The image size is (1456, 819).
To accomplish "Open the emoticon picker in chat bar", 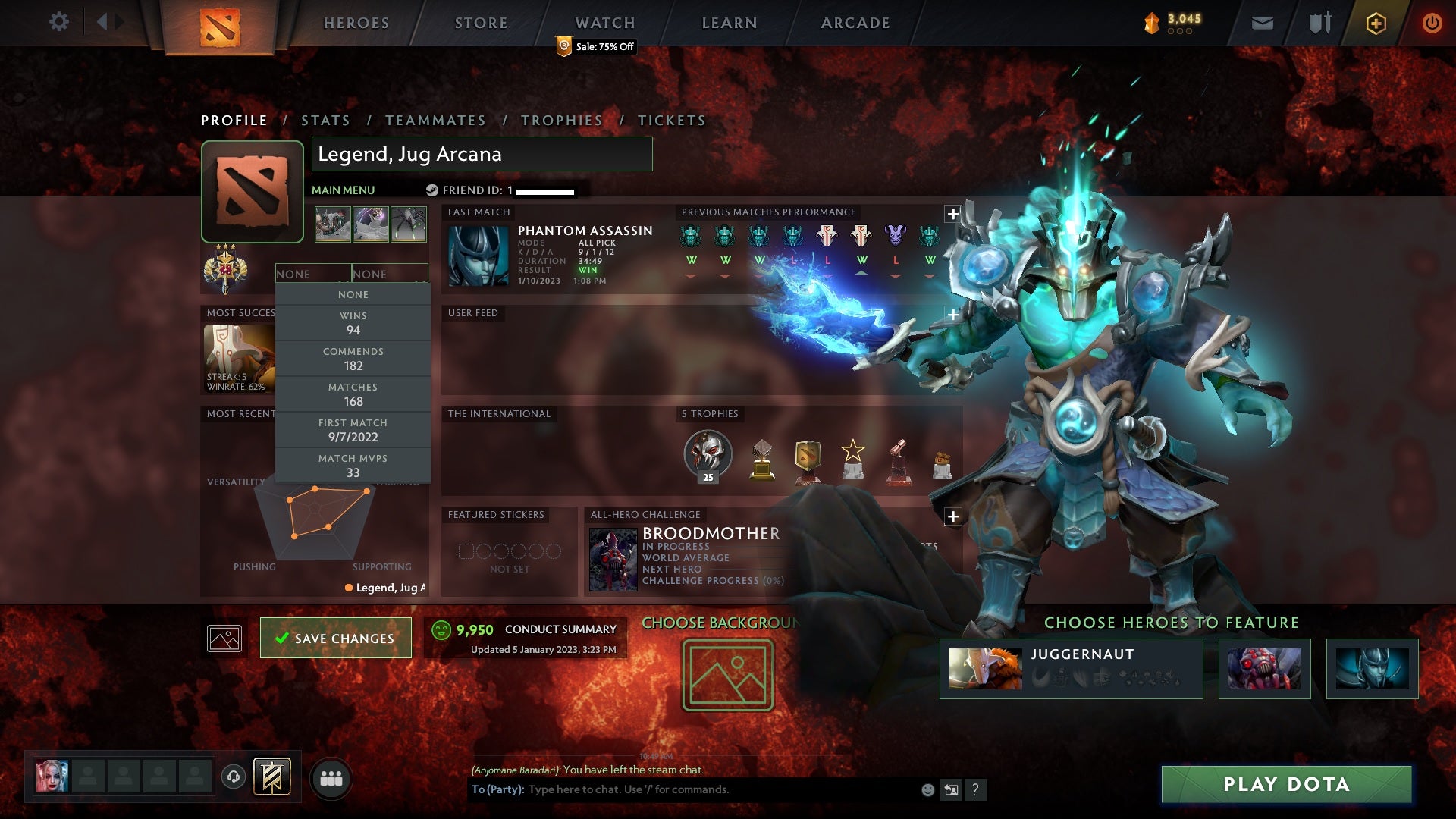I will (x=927, y=789).
